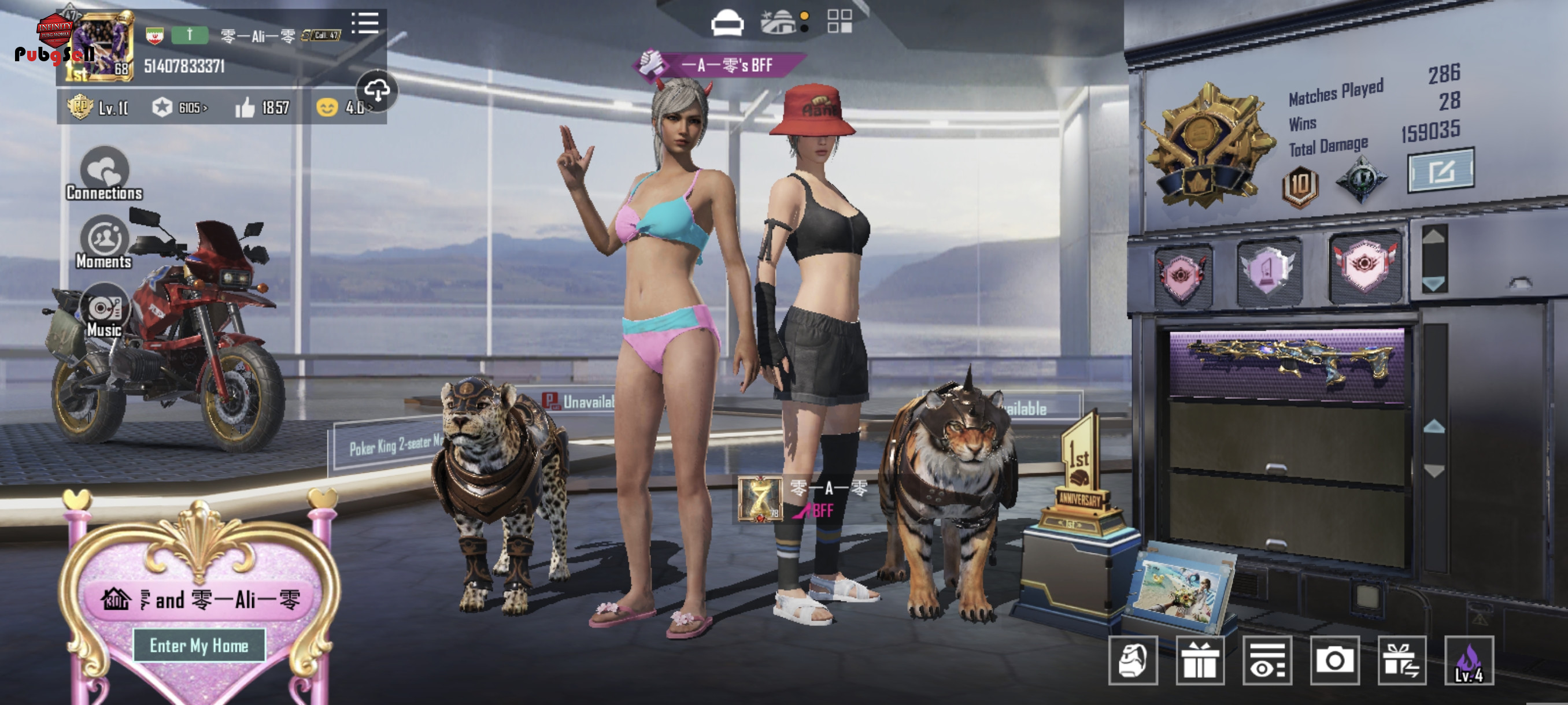This screenshot has height=705, width=1568.
Task: Switch to the sofa lobby view
Action: pos(727,24)
